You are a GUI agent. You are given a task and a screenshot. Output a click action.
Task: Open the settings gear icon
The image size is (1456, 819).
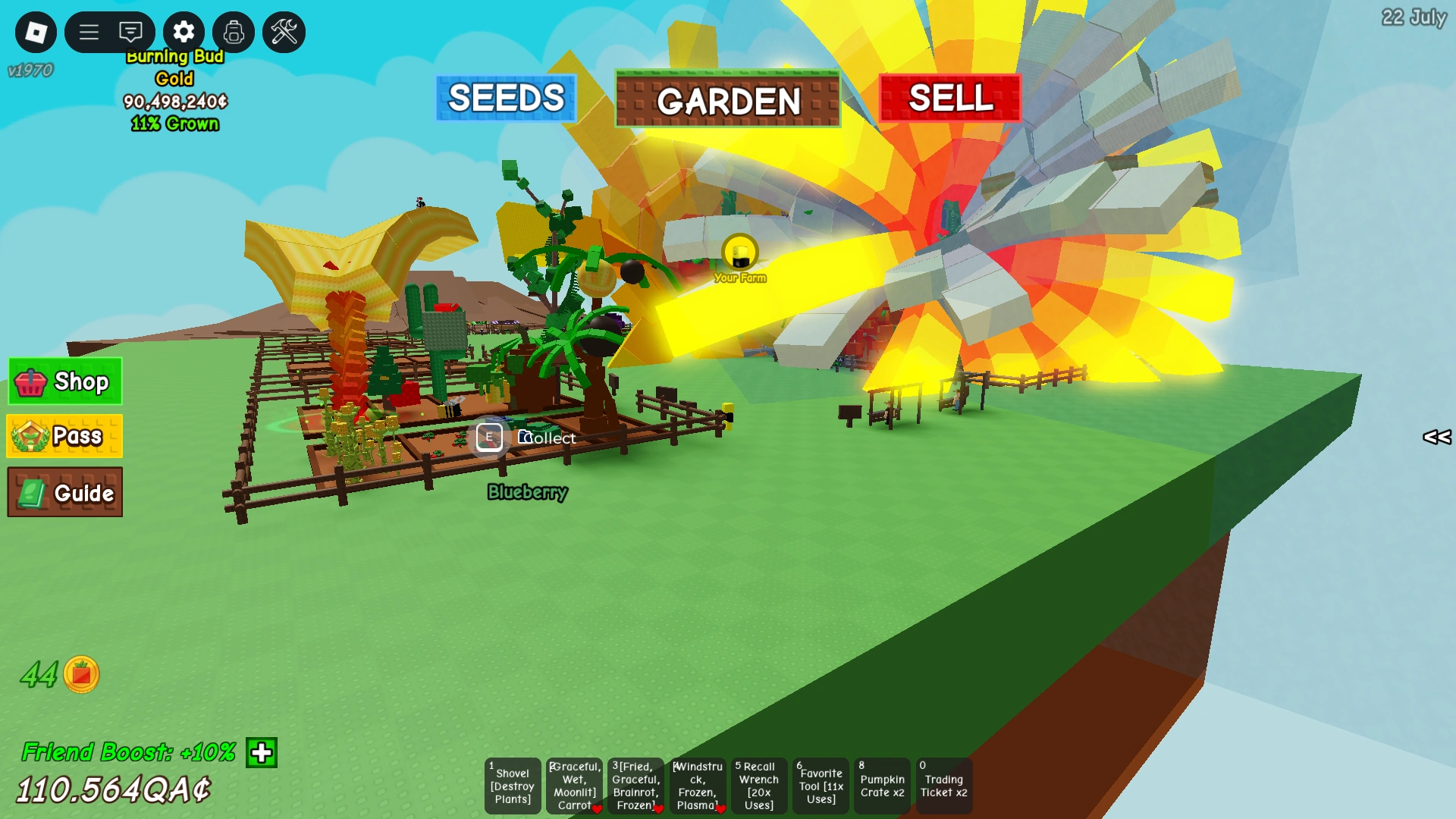point(182,32)
